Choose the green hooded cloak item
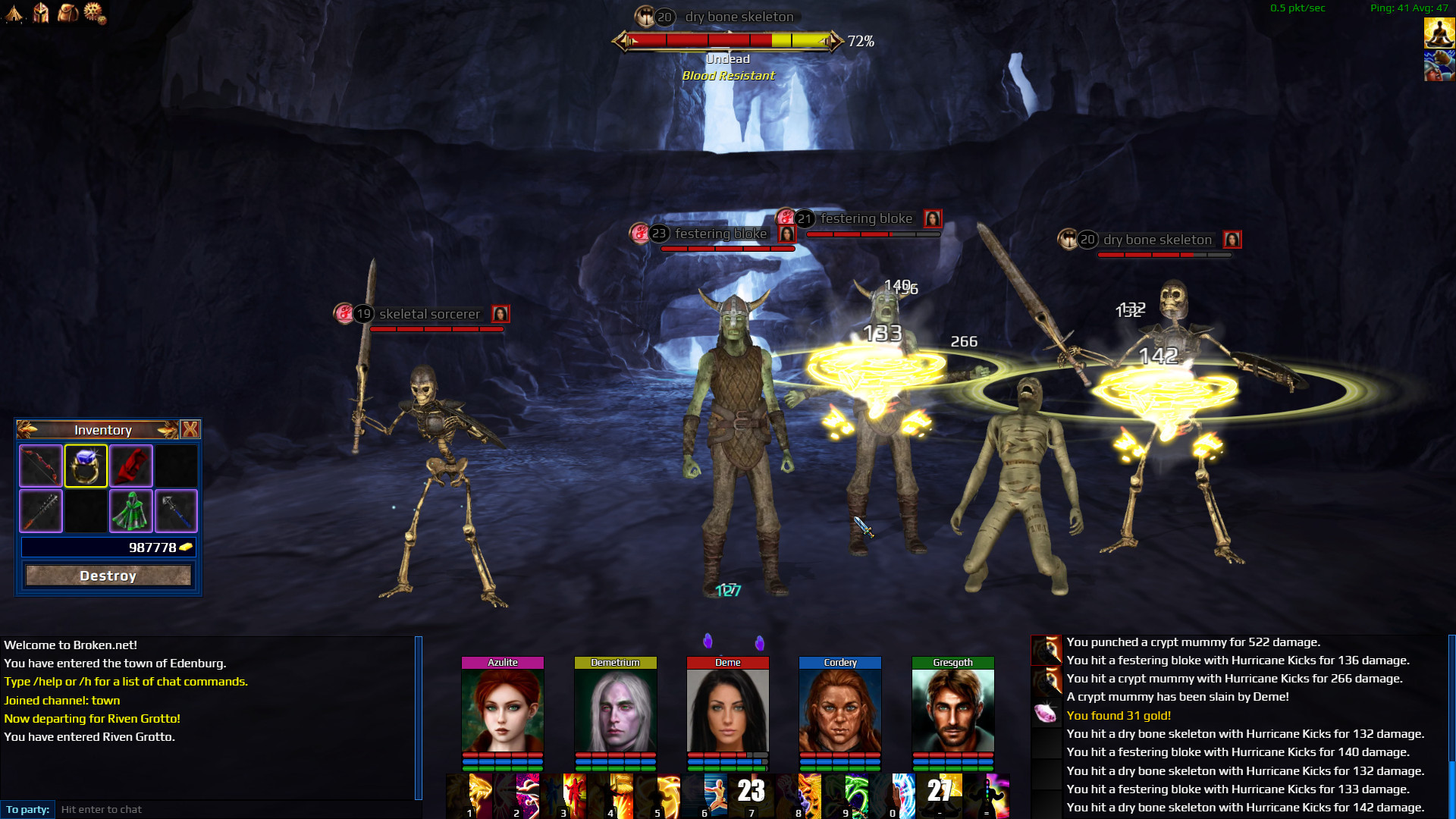The image size is (1456, 819). [x=131, y=510]
